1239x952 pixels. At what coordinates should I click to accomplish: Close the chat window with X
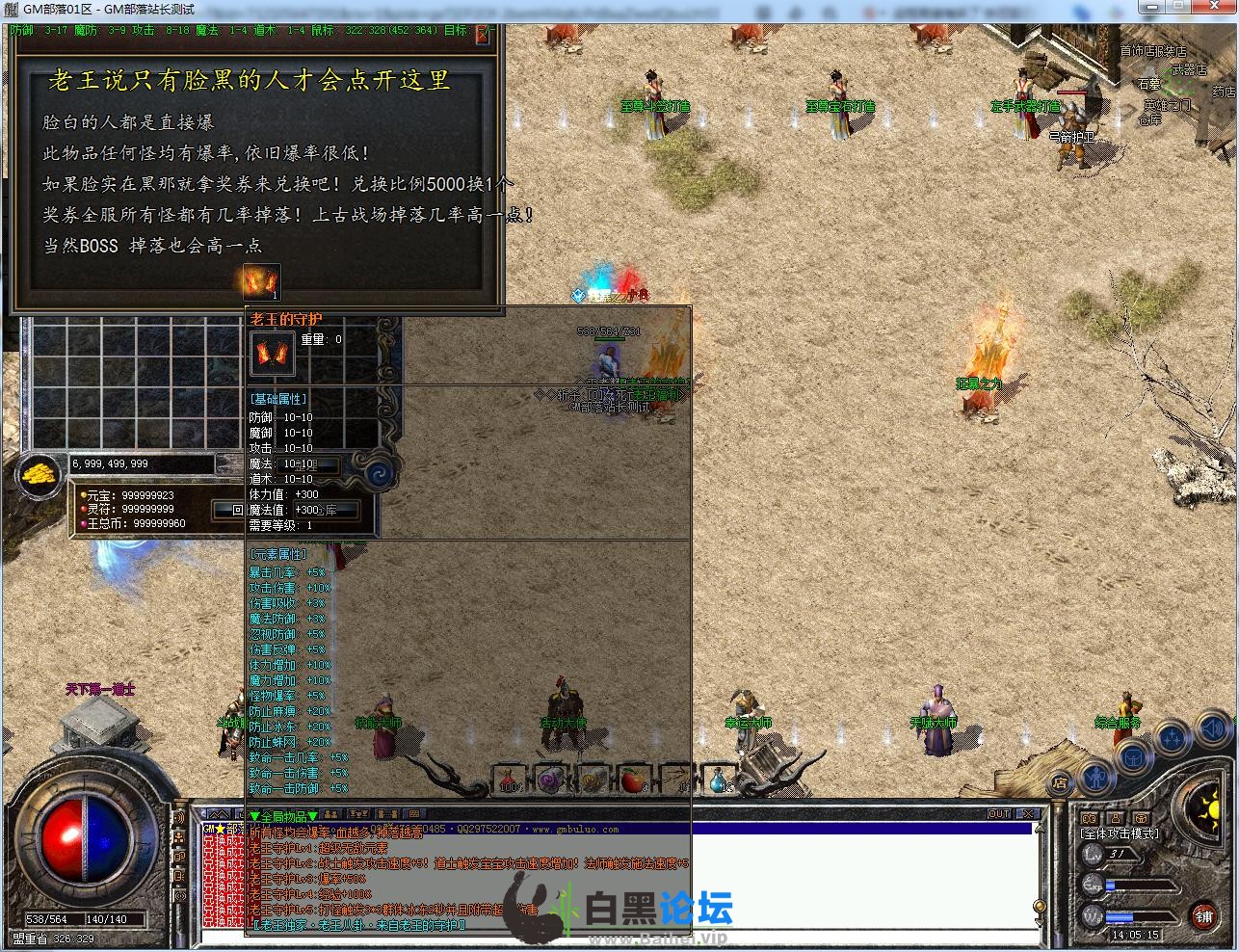pos(1028,814)
